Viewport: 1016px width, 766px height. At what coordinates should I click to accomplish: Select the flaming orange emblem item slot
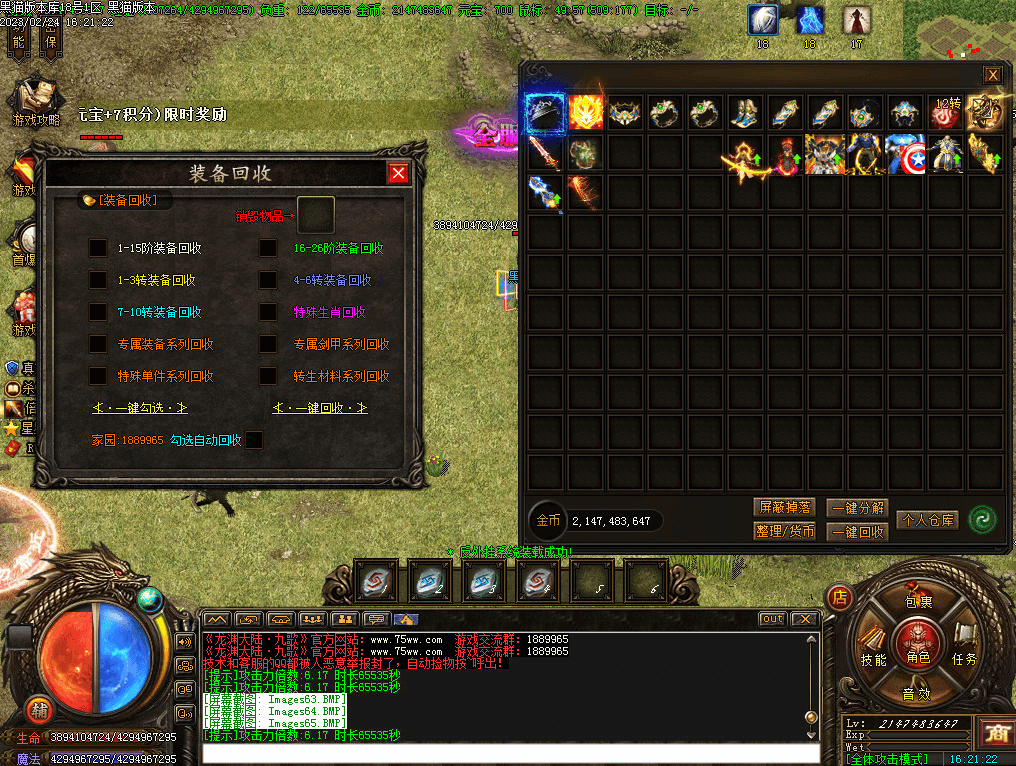(x=585, y=113)
